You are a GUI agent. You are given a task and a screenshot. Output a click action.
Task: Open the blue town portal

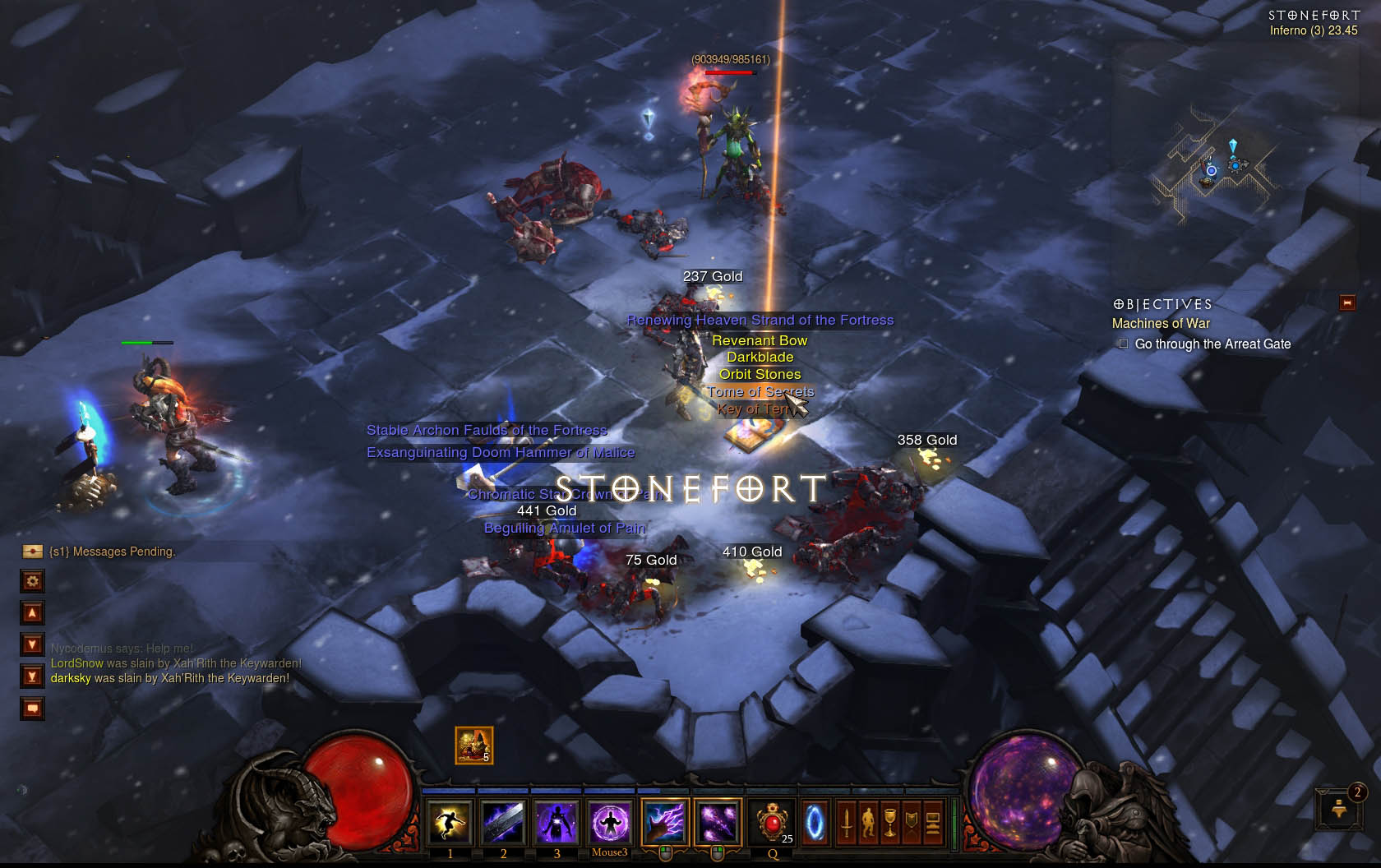click(815, 822)
